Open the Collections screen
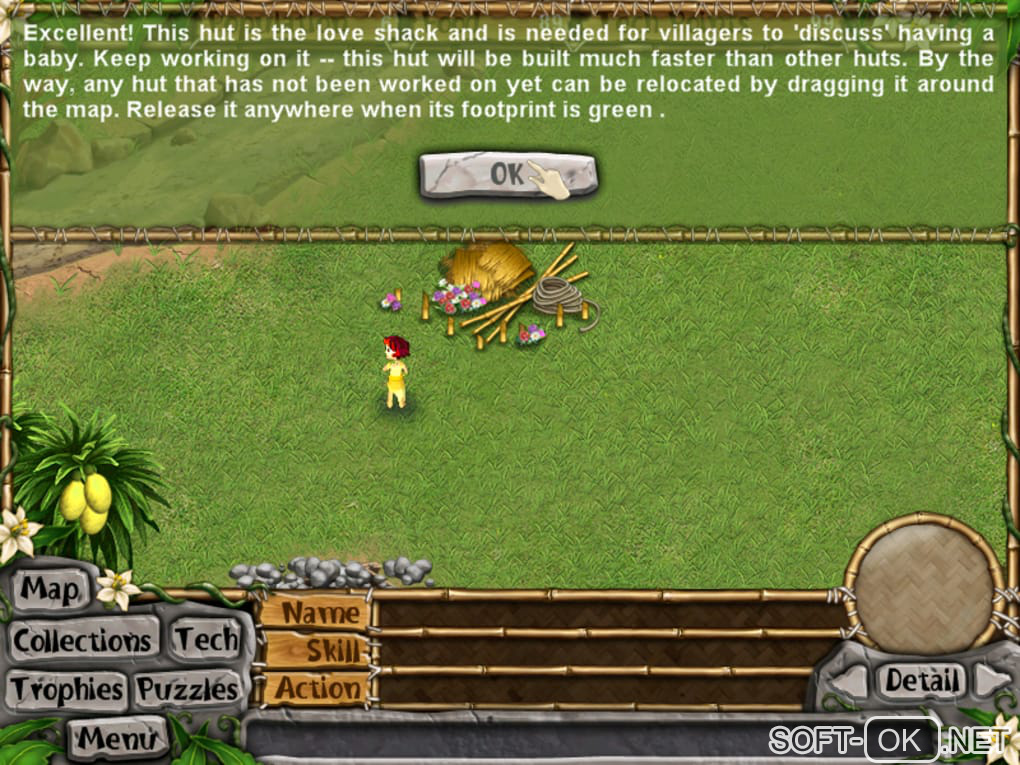This screenshot has height=765, width=1020. [x=83, y=640]
